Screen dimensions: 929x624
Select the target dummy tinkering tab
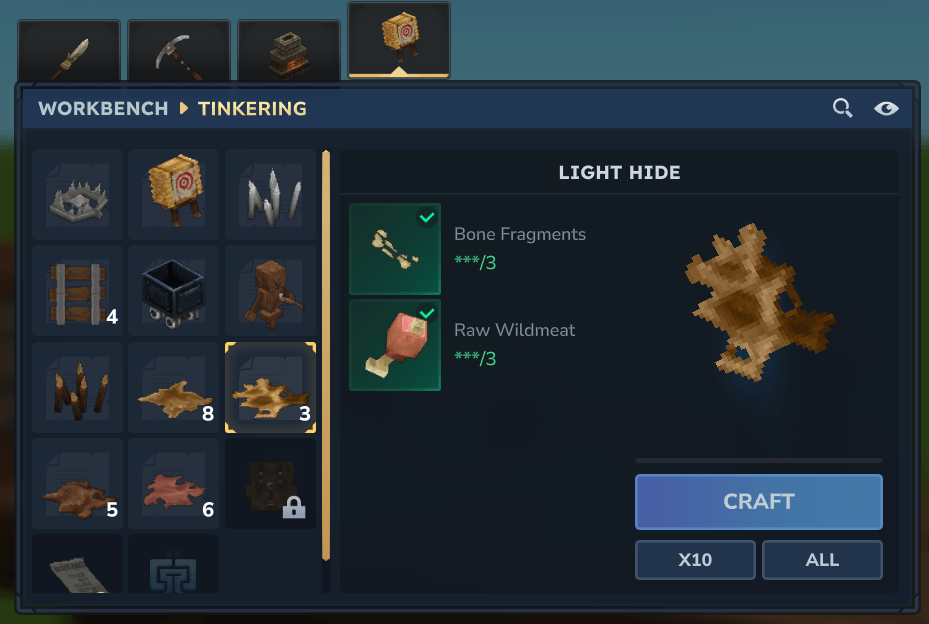(398, 40)
